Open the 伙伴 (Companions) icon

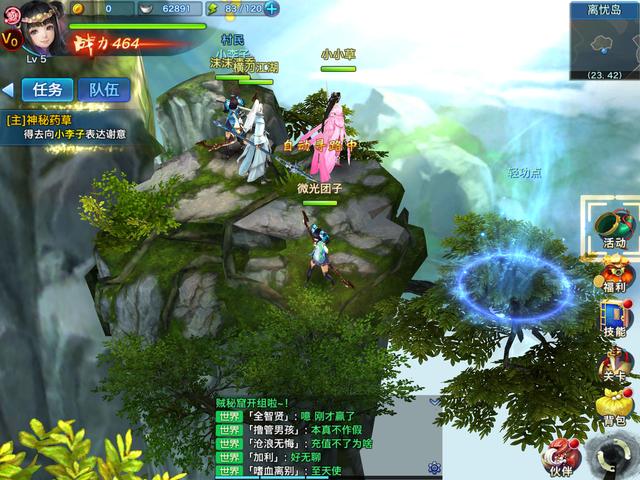pyautogui.click(x=561, y=456)
